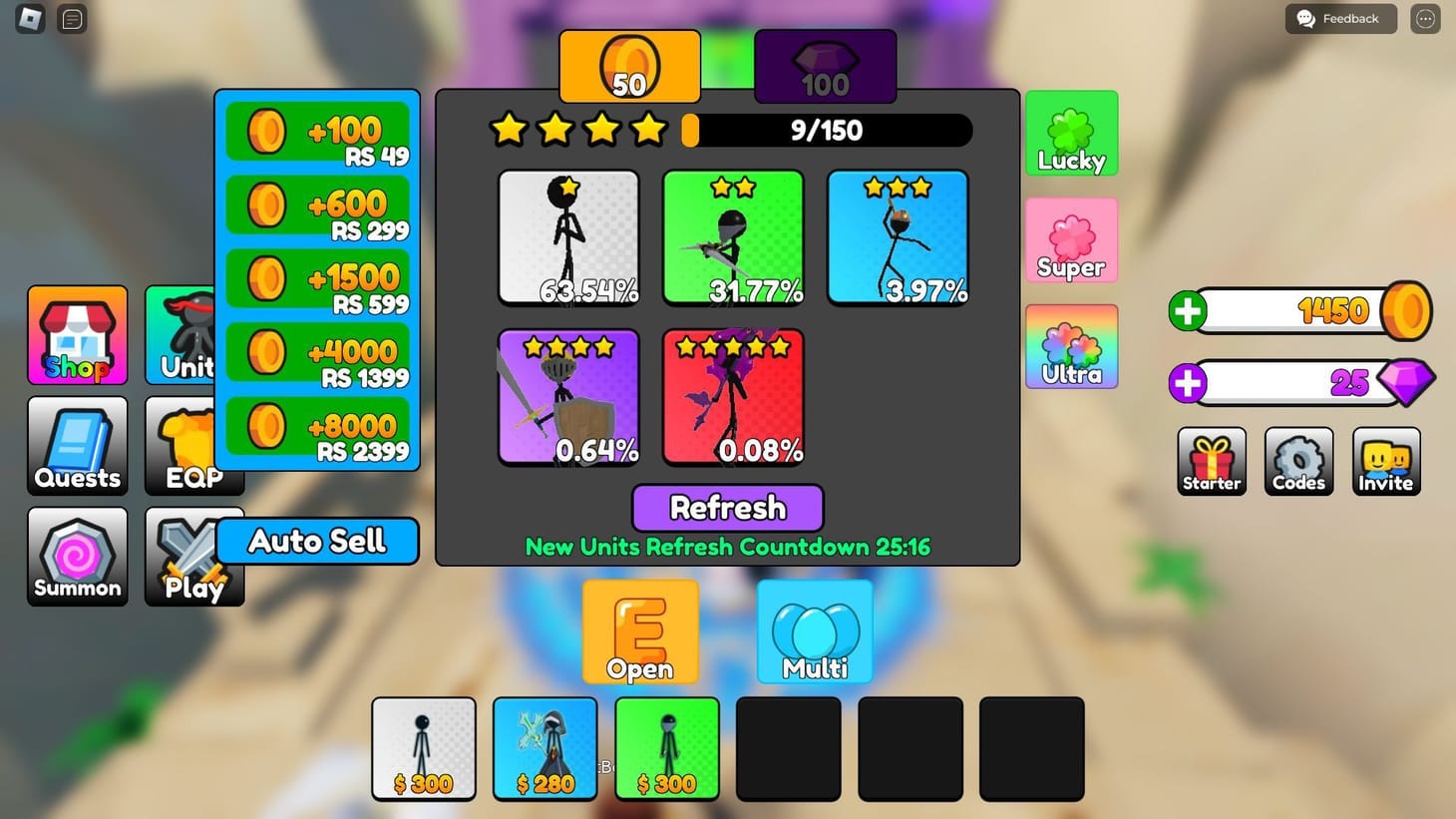This screenshot has height=819, width=1456.
Task: Enable the Ultra rainbow summon option
Action: click(x=1070, y=346)
